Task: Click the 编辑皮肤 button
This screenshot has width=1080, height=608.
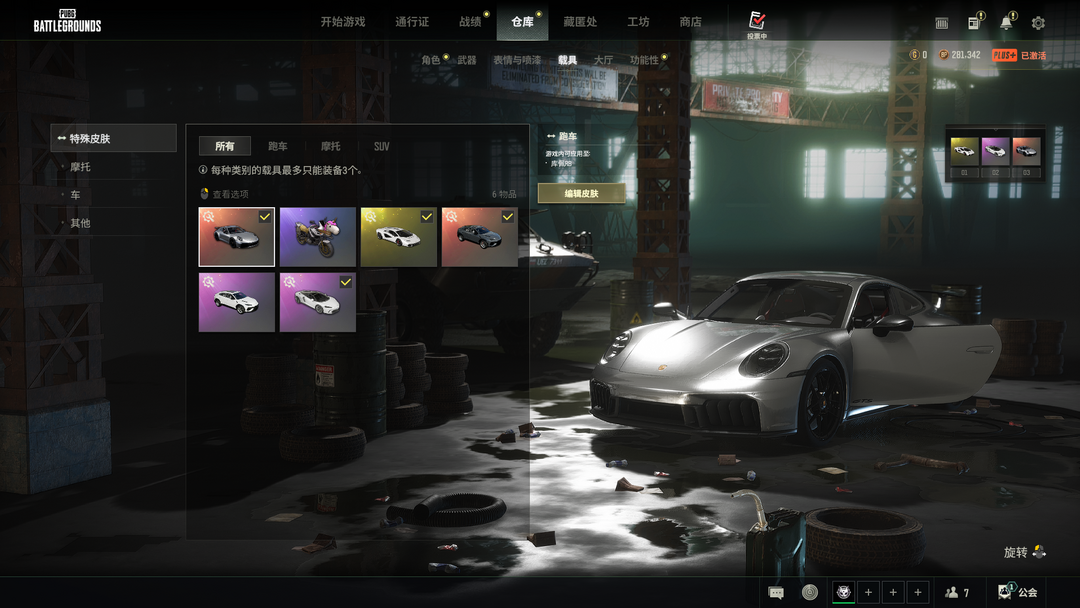Action: (x=581, y=194)
